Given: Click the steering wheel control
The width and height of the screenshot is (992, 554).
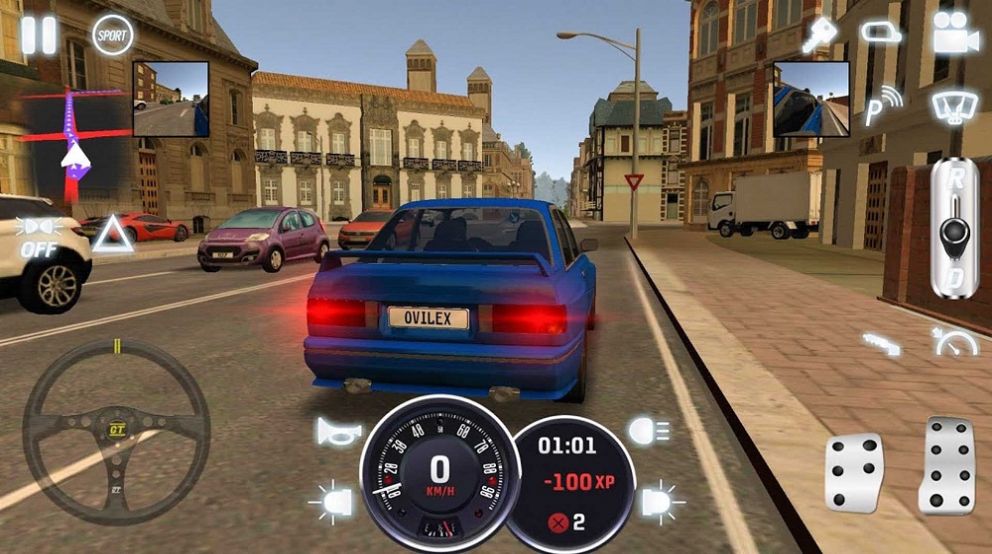Looking at the screenshot, I should point(116,430).
